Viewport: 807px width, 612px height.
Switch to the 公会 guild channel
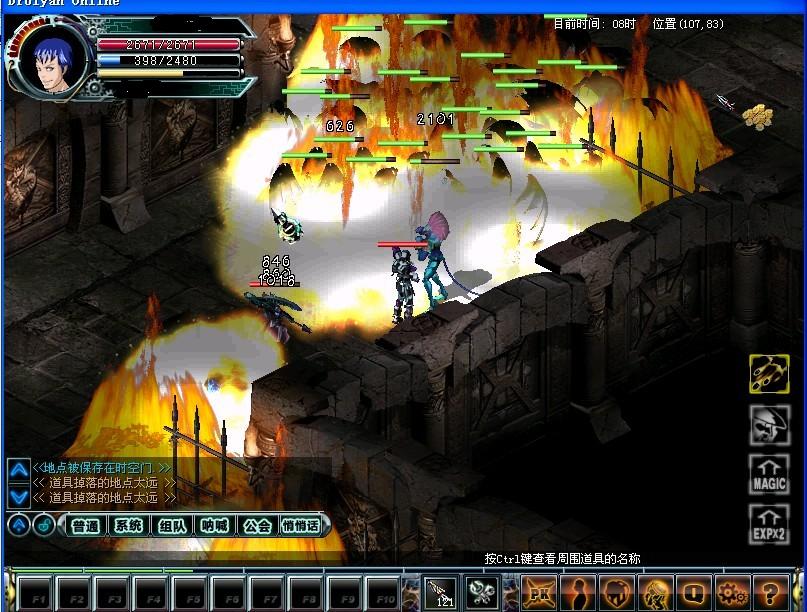click(x=257, y=526)
